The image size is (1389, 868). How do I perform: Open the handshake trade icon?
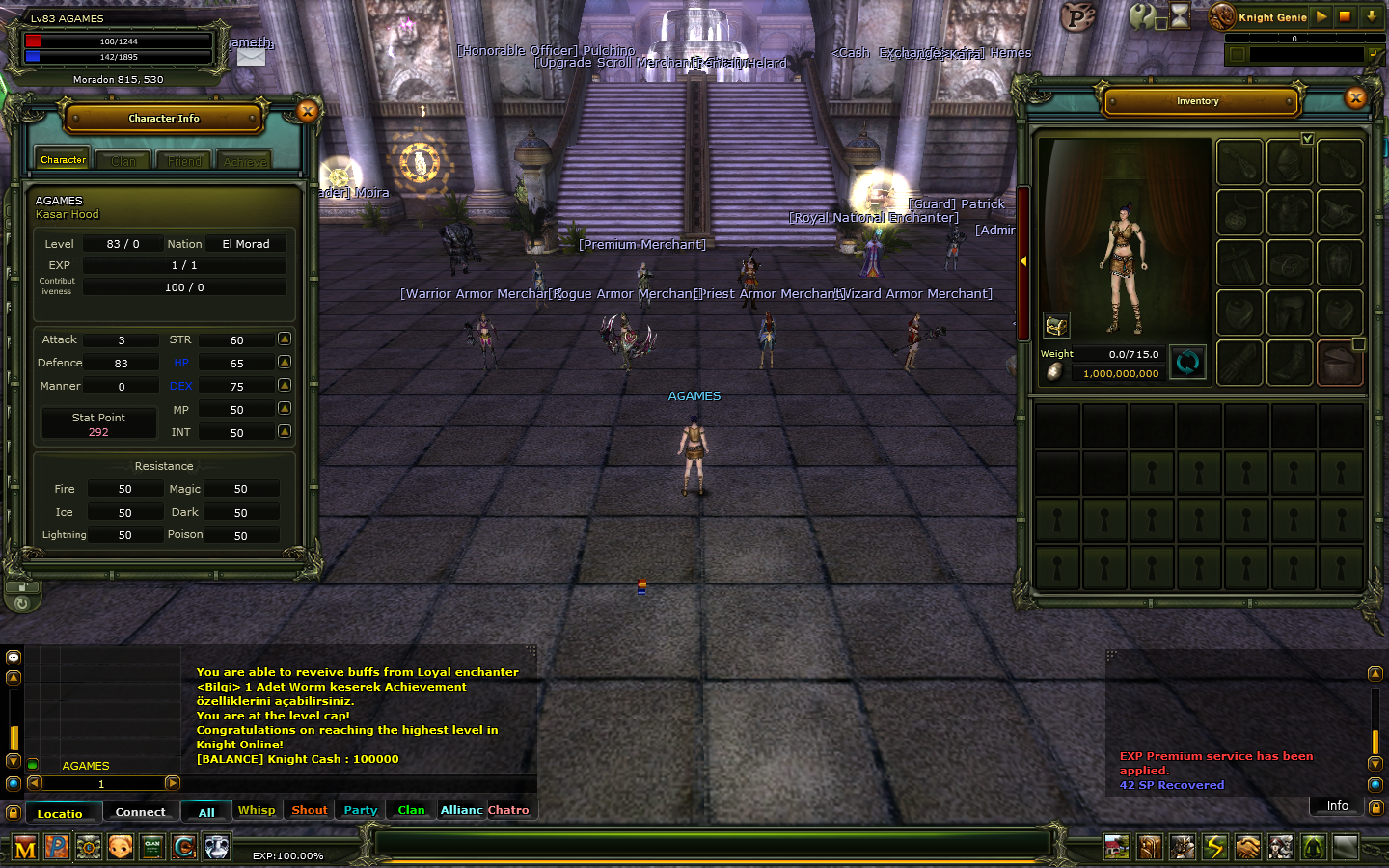1248,847
